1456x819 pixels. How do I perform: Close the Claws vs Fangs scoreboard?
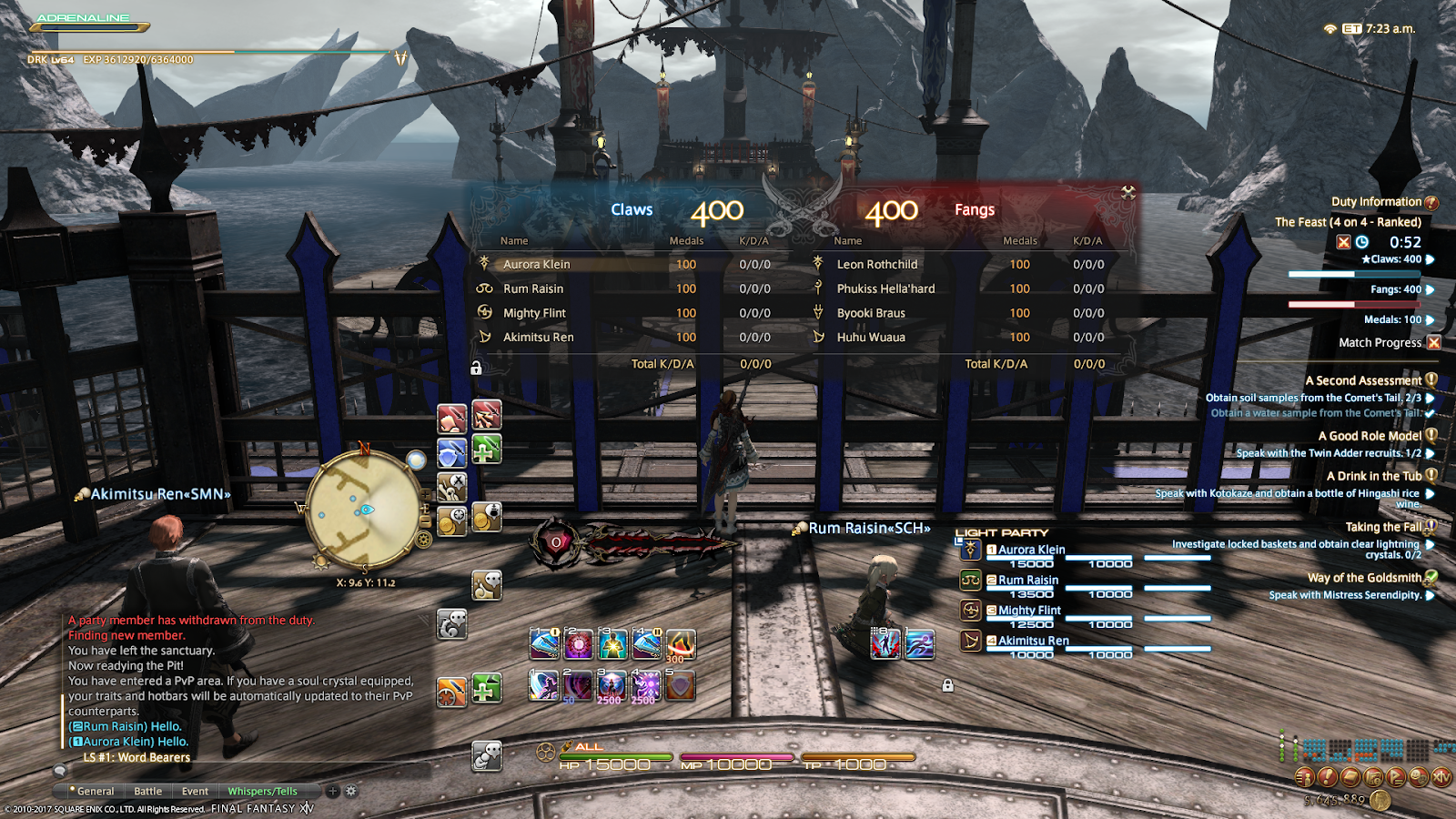(x=1128, y=192)
